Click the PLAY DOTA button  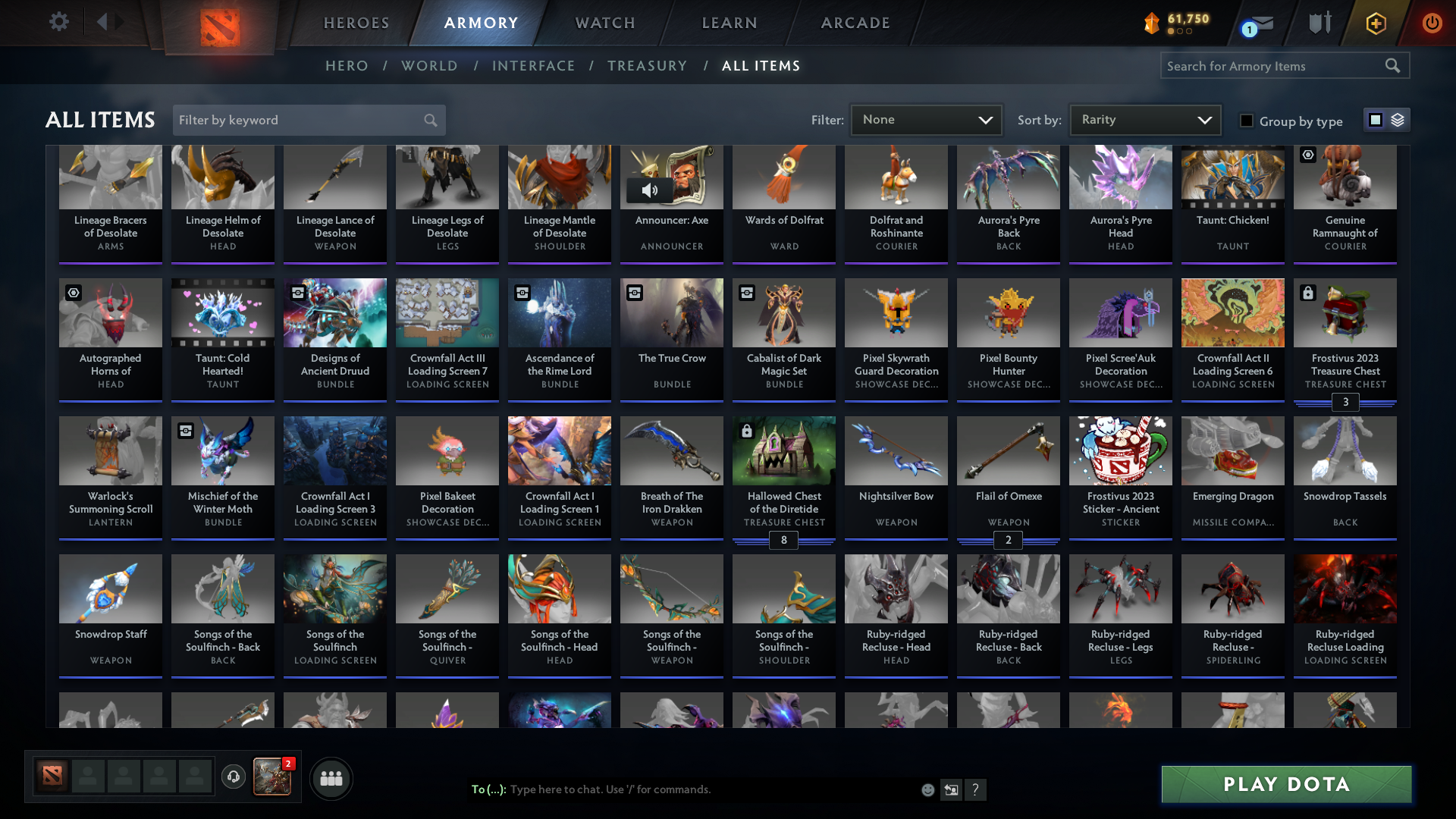(x=1285, y=784)
